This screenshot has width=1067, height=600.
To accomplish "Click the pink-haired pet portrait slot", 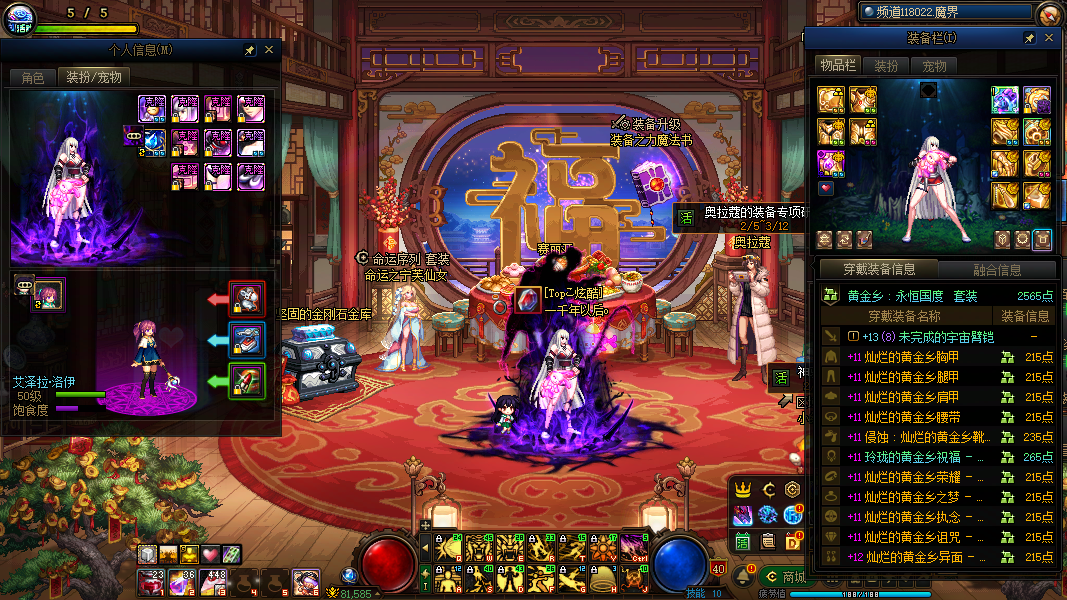I will pos(48,295).
